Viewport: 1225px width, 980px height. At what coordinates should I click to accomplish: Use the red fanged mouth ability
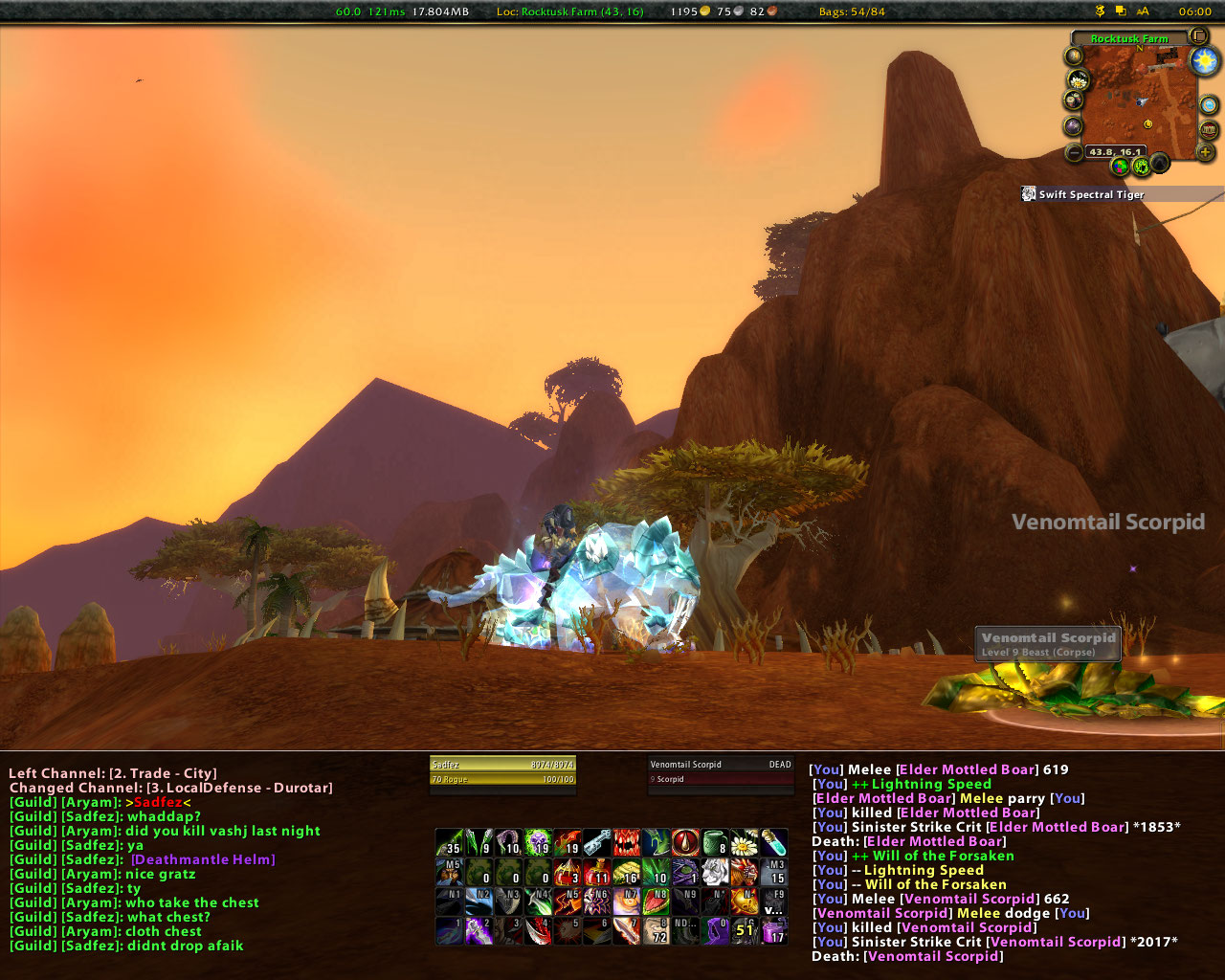click(627, 843)
